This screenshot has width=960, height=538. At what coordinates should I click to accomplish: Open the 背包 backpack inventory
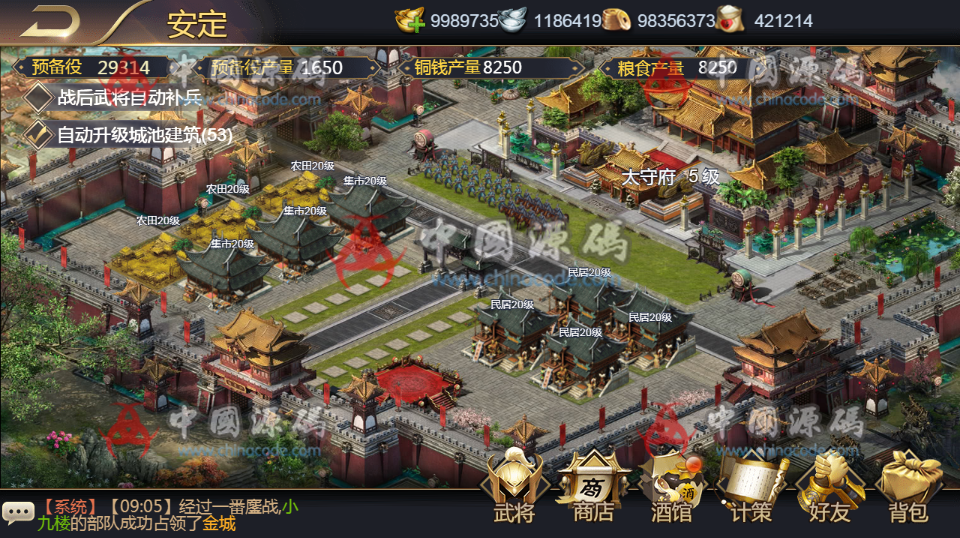(x=909, y=488)
